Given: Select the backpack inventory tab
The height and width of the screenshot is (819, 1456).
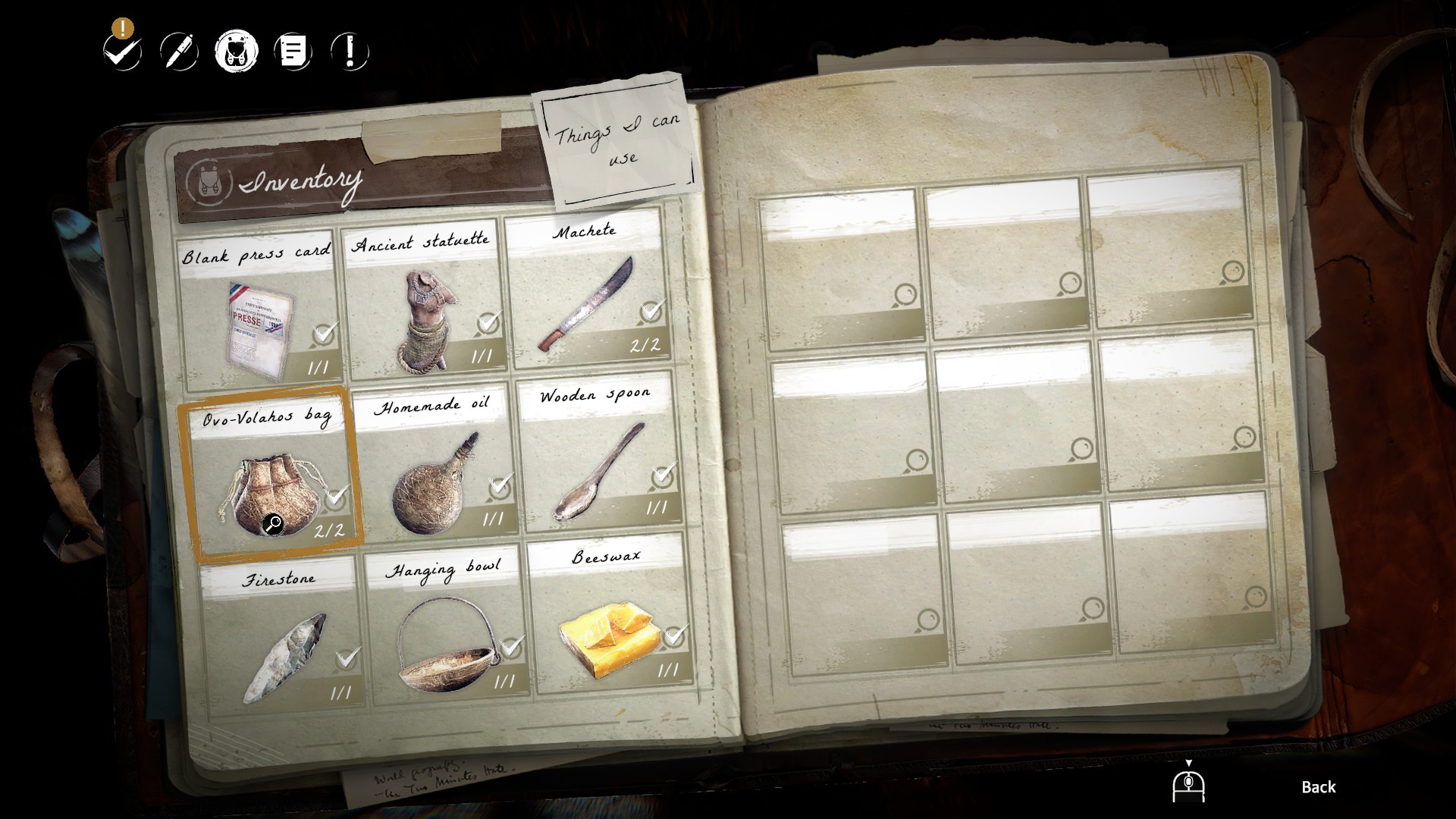Looking at the screenshot, I should tap(236, 52).
